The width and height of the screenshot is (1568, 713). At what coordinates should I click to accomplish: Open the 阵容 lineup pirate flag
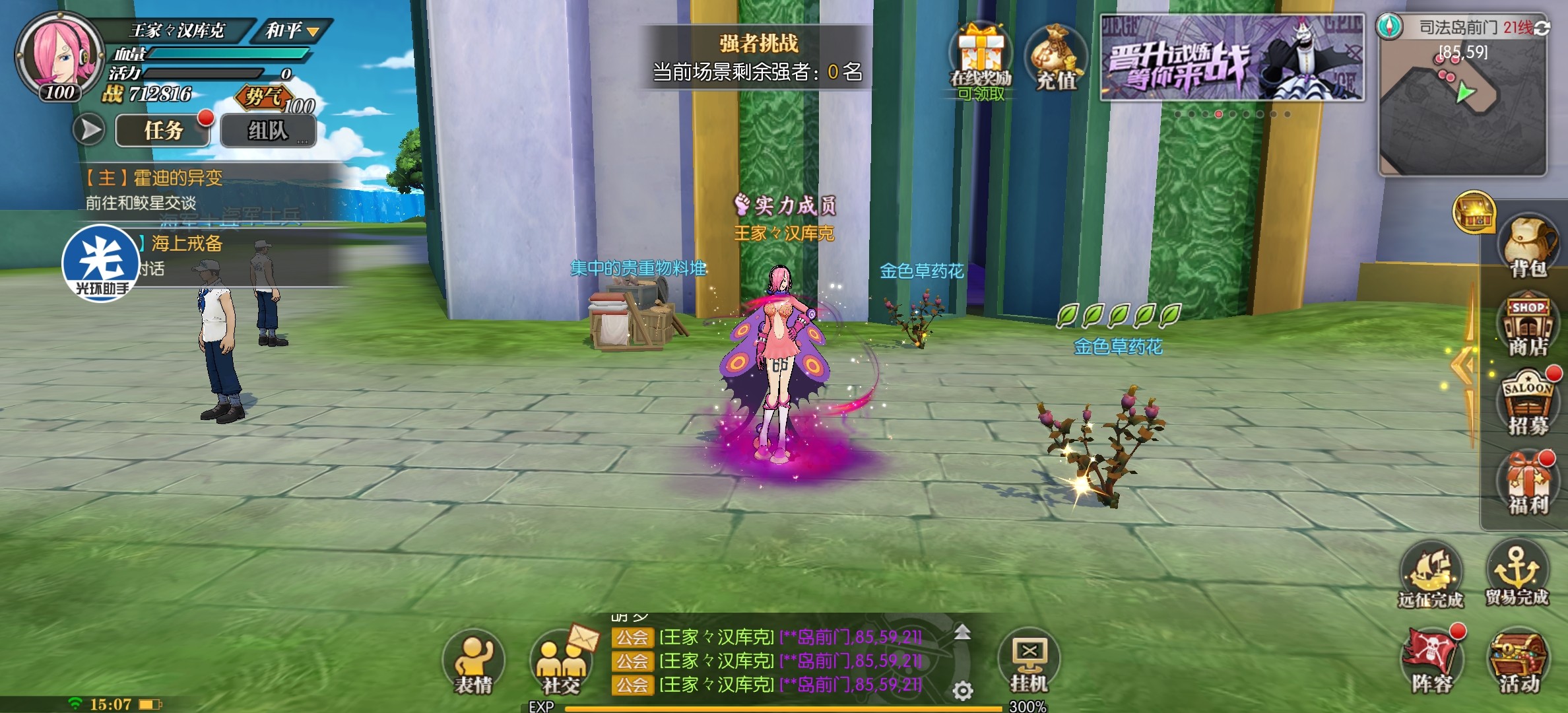tap(1432, 660)
